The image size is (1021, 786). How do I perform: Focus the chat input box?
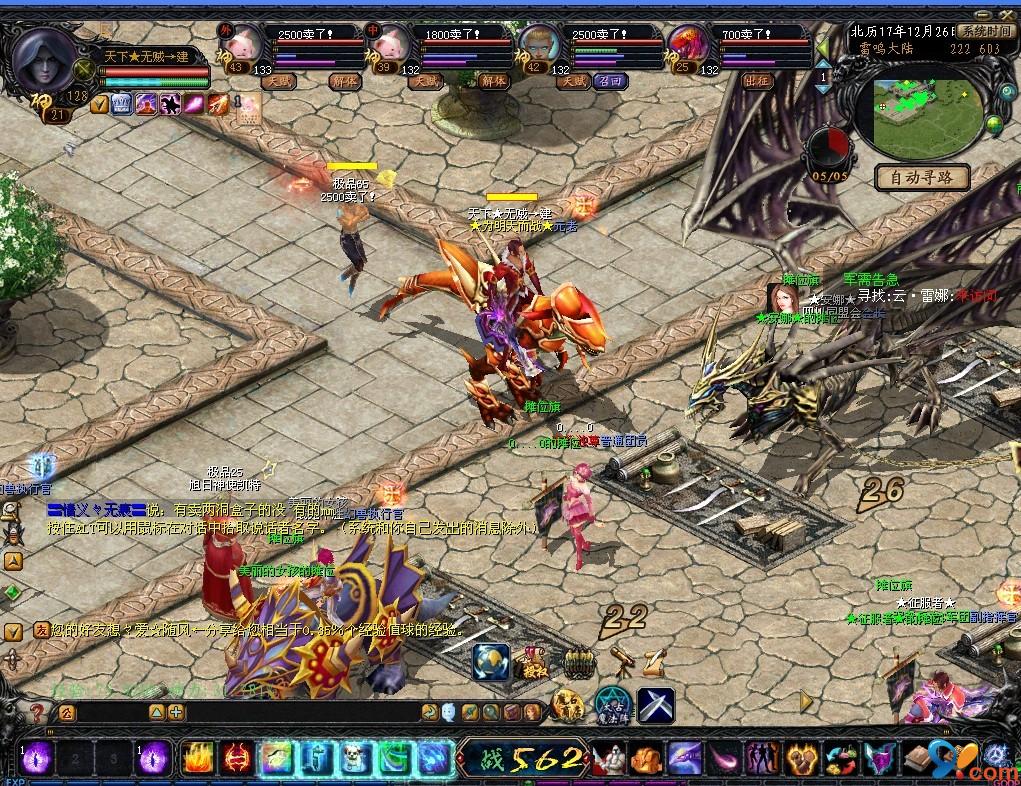click(300, 713)
